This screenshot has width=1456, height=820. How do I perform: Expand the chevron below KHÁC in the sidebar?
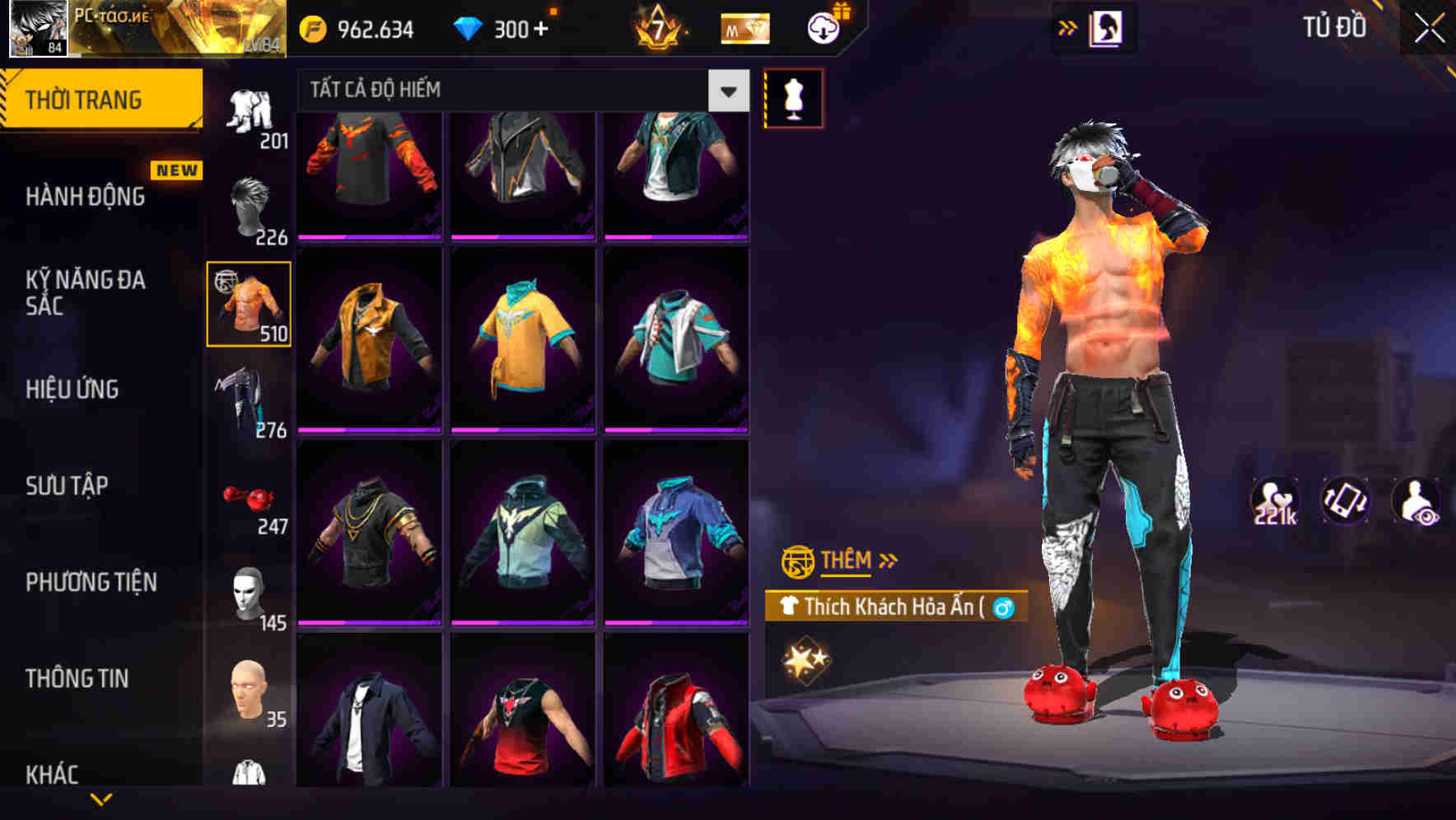point(101,799)
